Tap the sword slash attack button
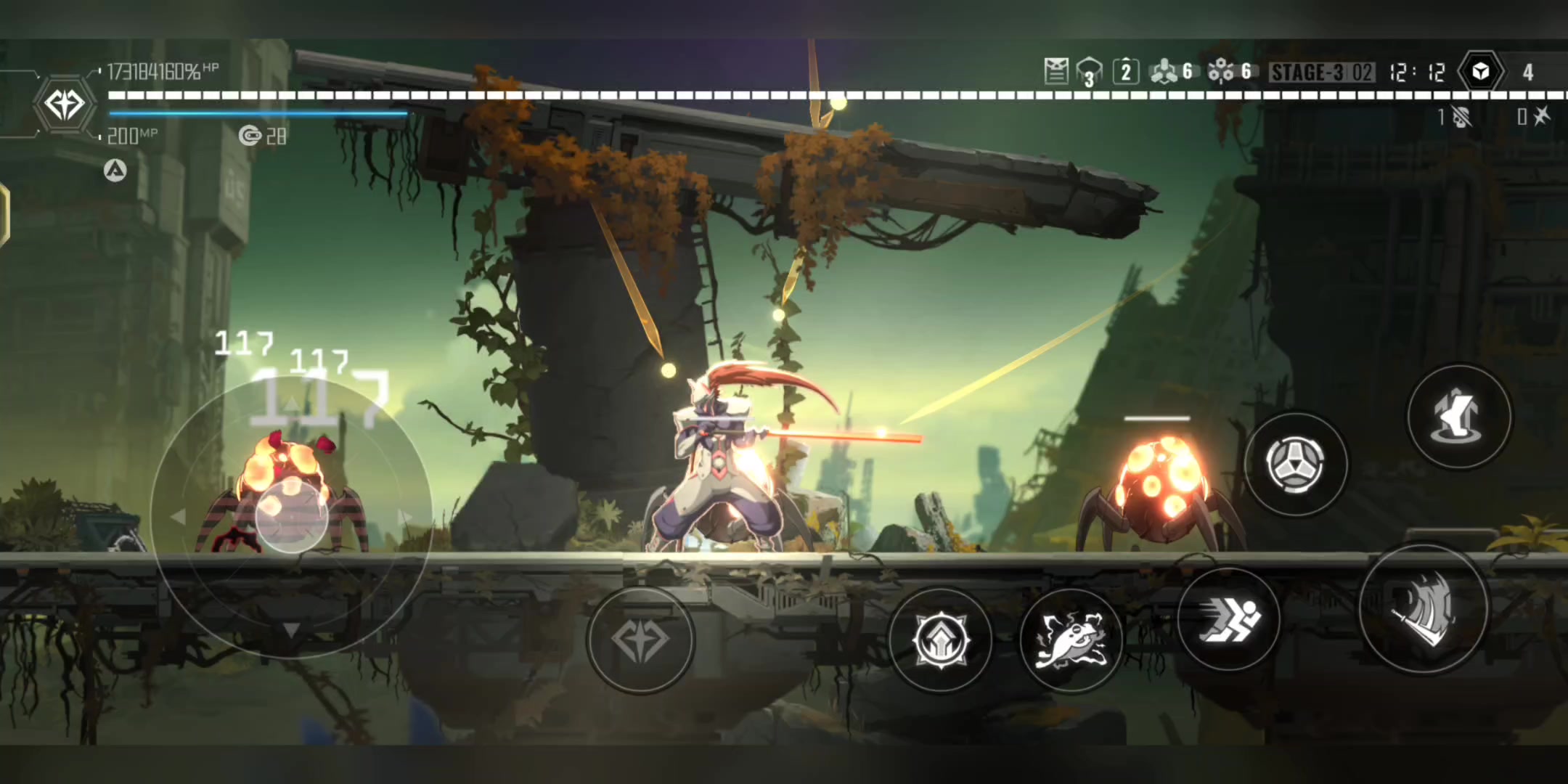The height and width of the screenshot is (784, 1568). point(1423,611)
